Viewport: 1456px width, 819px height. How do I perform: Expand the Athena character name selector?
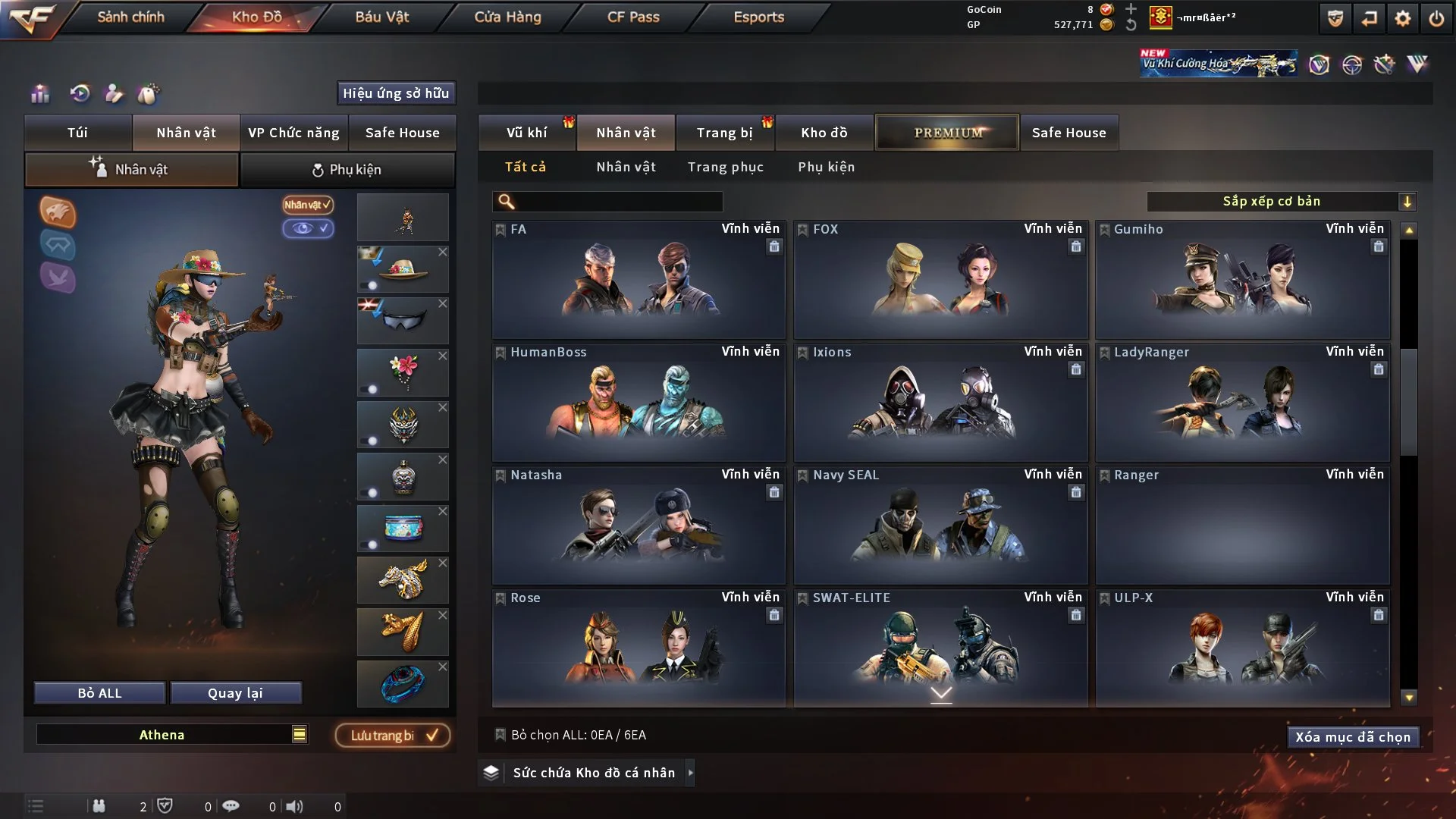point(300,734)
